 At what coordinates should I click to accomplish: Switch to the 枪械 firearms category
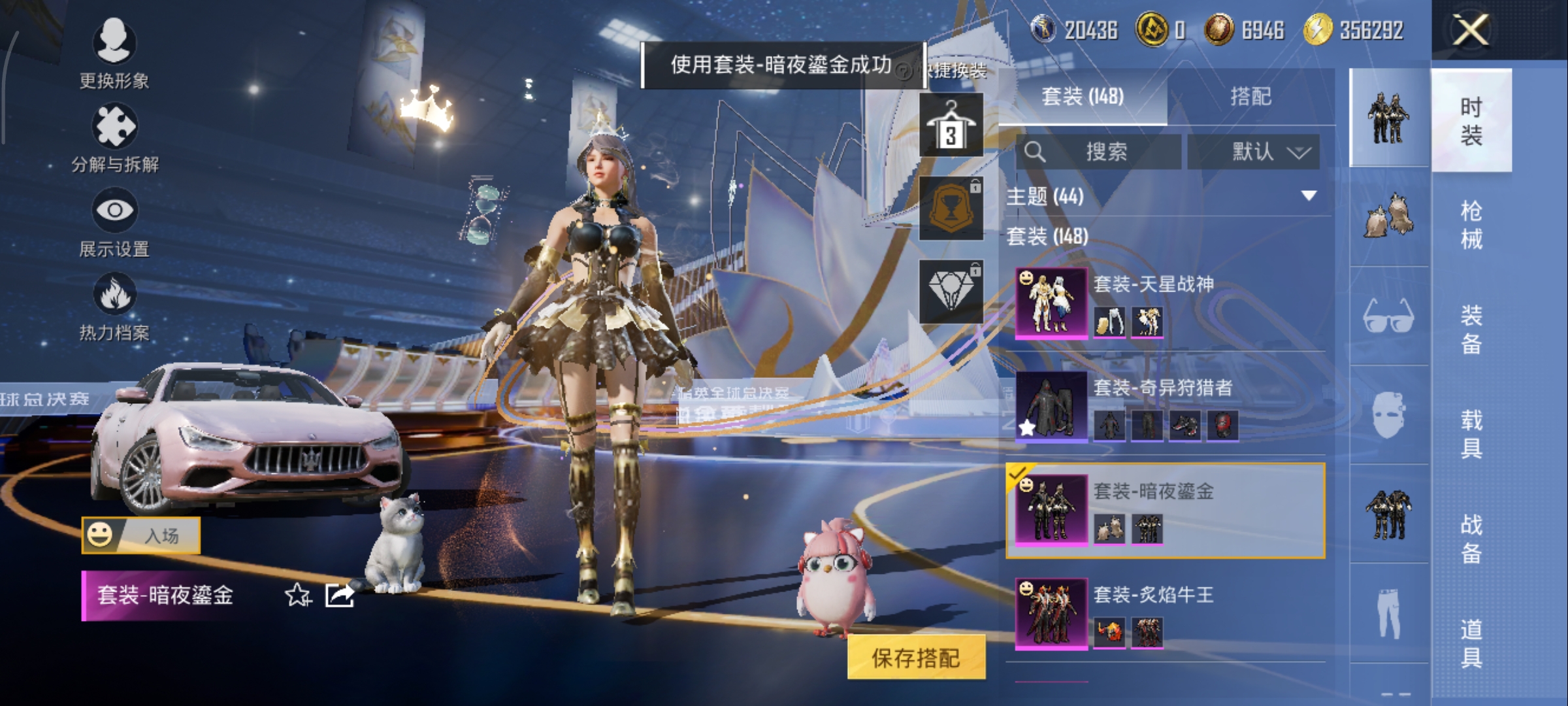click(x=1471, y=225)
